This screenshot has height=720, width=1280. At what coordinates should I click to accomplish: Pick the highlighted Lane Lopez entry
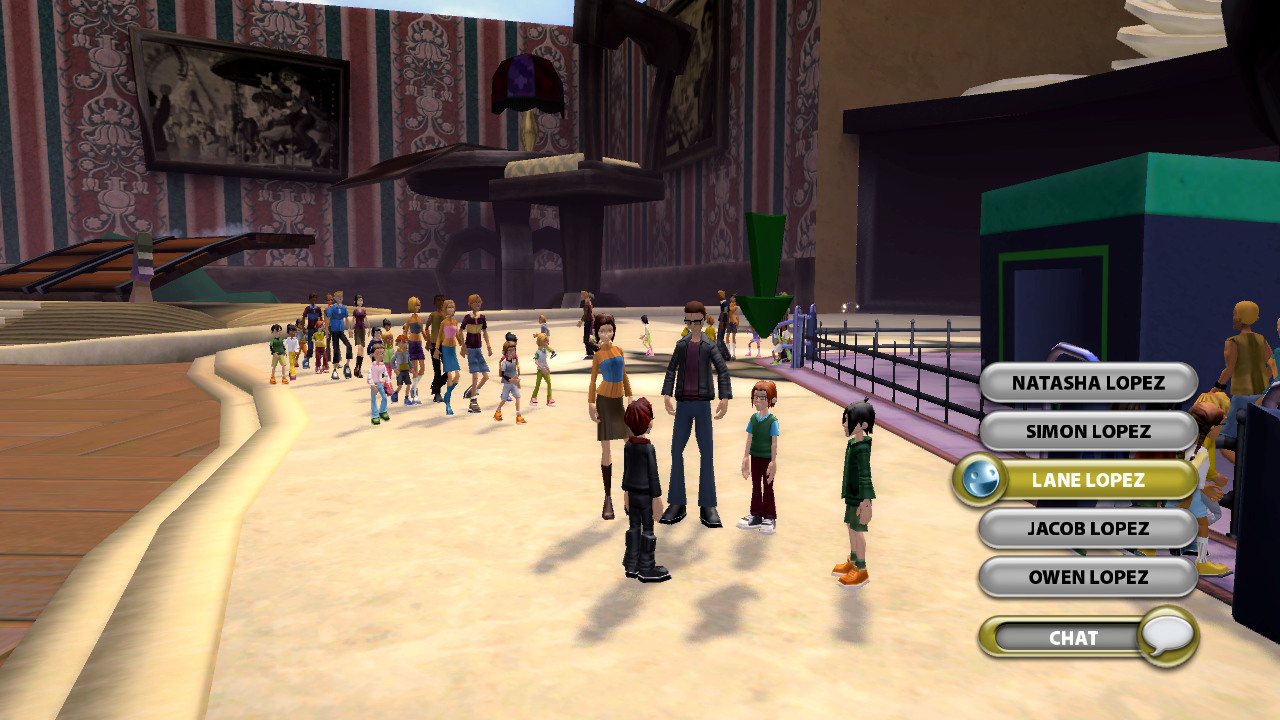pos(1088,480)
